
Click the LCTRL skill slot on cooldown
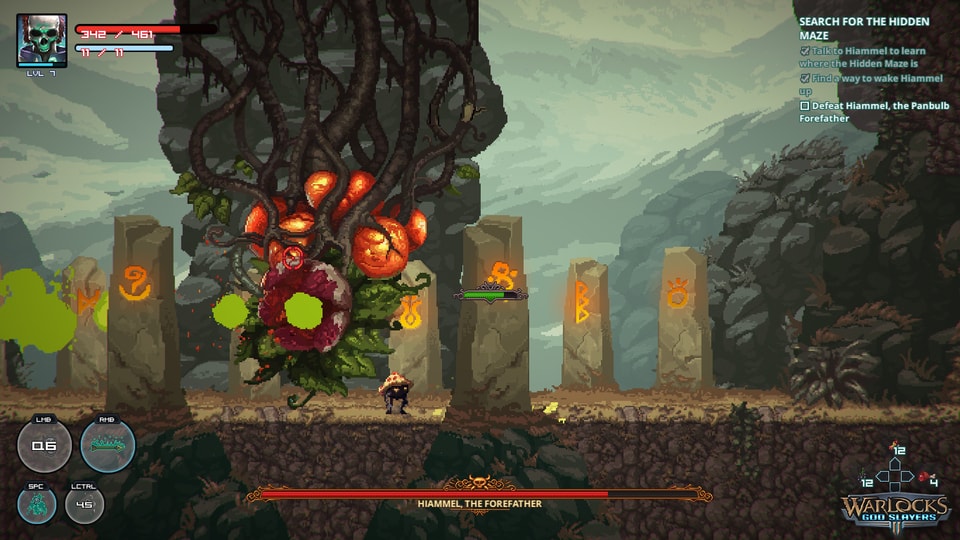[85, 504]
